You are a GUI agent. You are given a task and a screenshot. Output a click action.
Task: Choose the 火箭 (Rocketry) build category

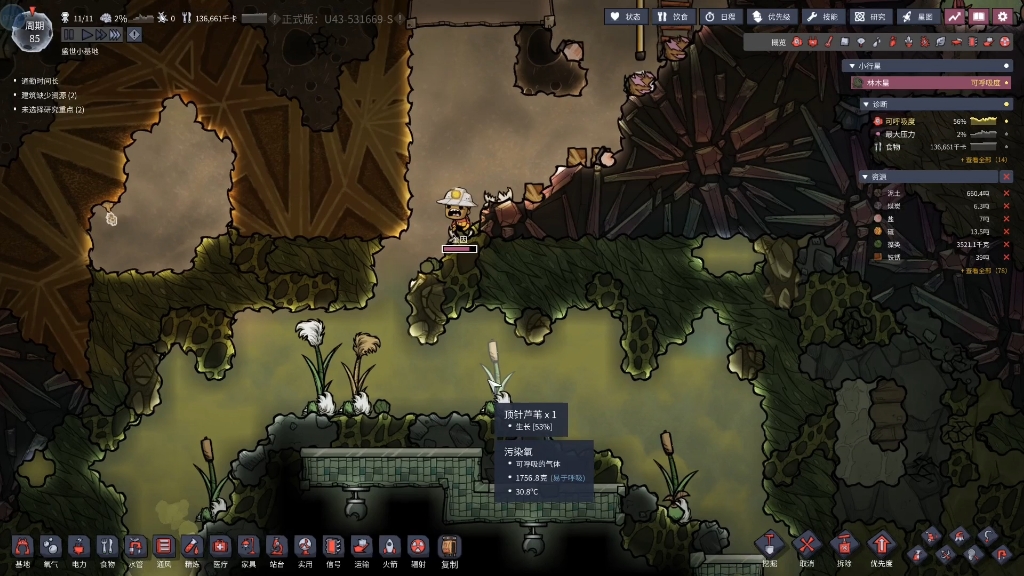[390, 548]
